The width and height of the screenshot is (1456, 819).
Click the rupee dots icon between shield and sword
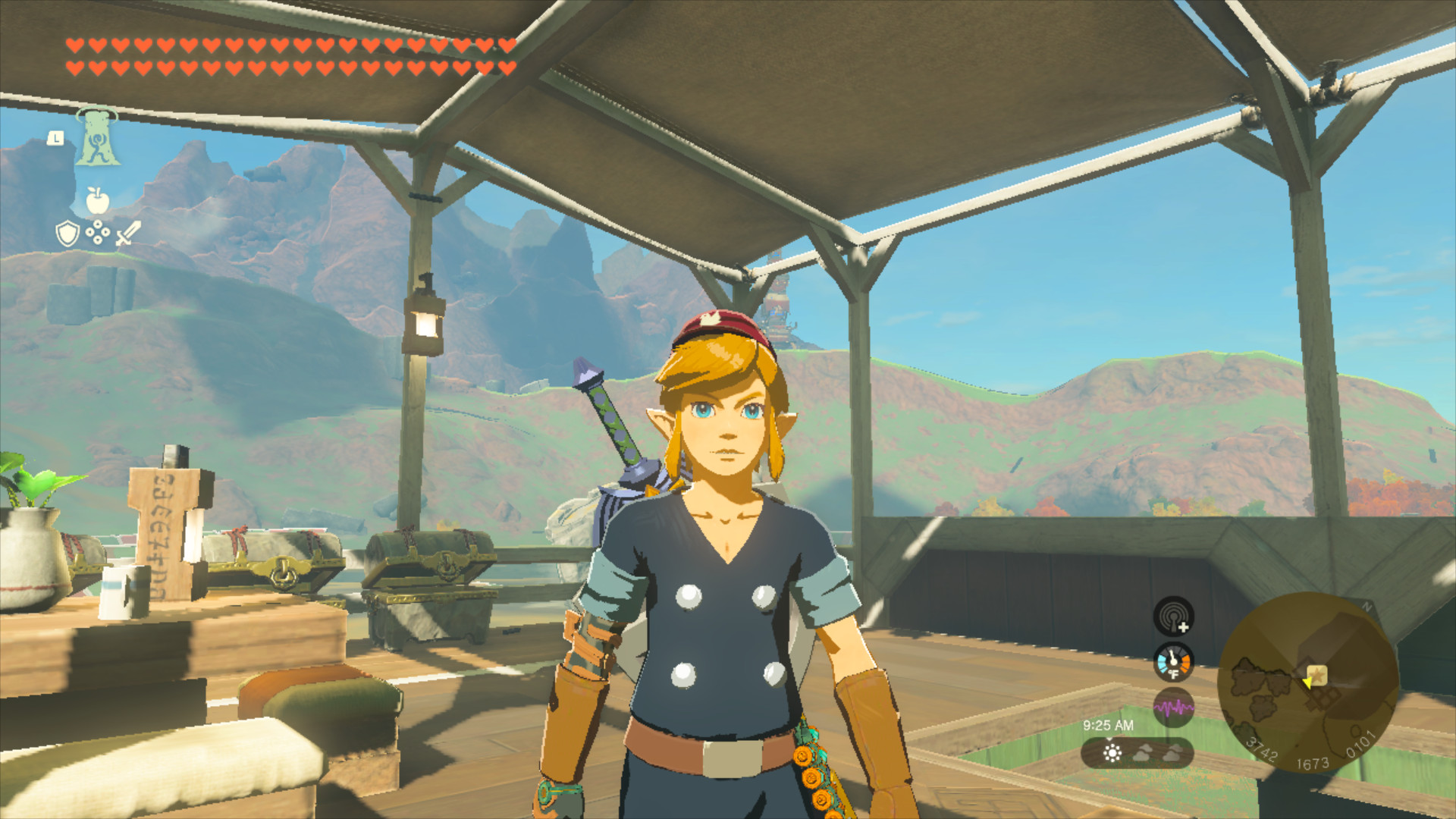tap(98, 231)
